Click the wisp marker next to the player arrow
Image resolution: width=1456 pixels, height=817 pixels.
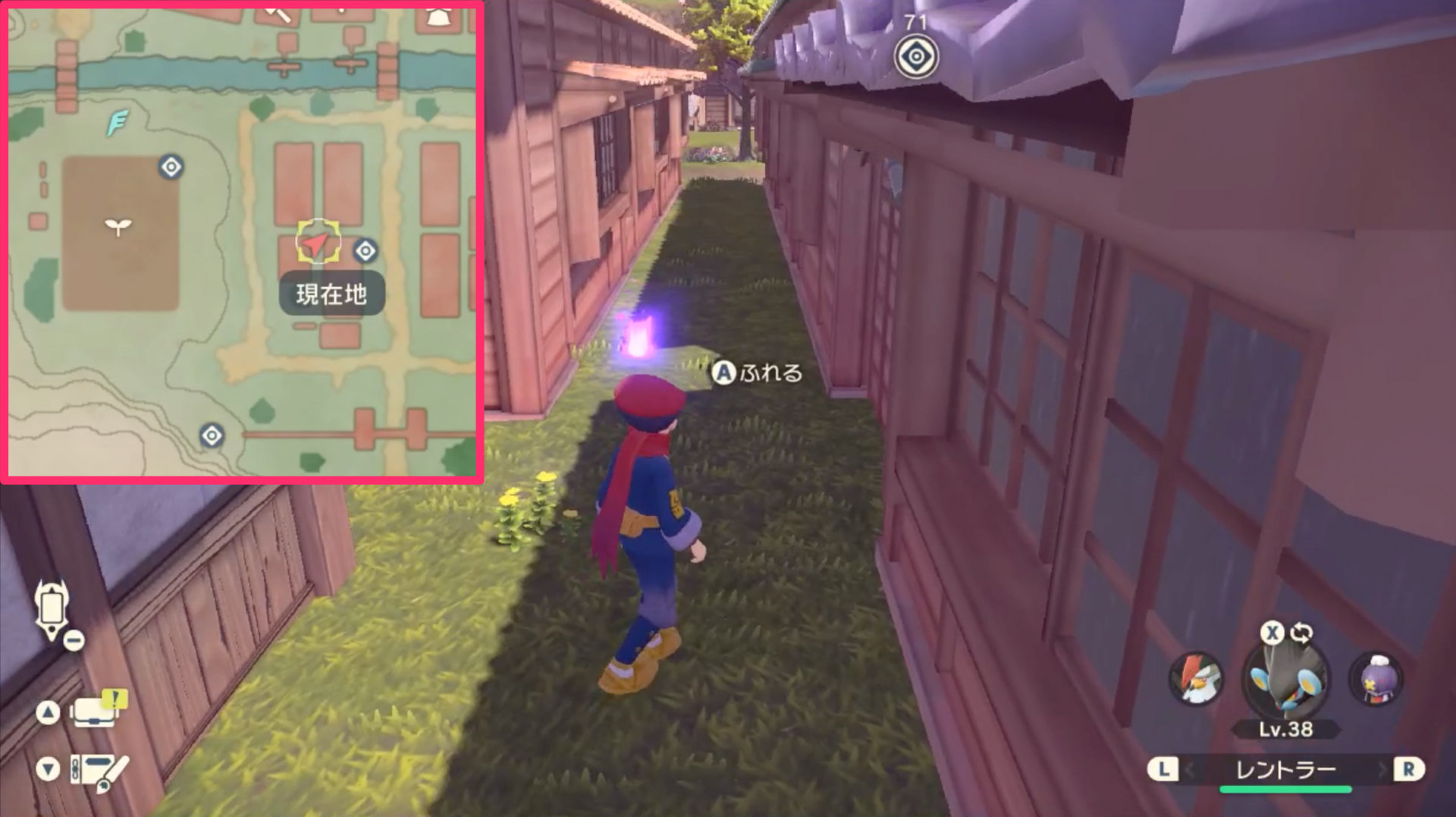coord(366,250)
